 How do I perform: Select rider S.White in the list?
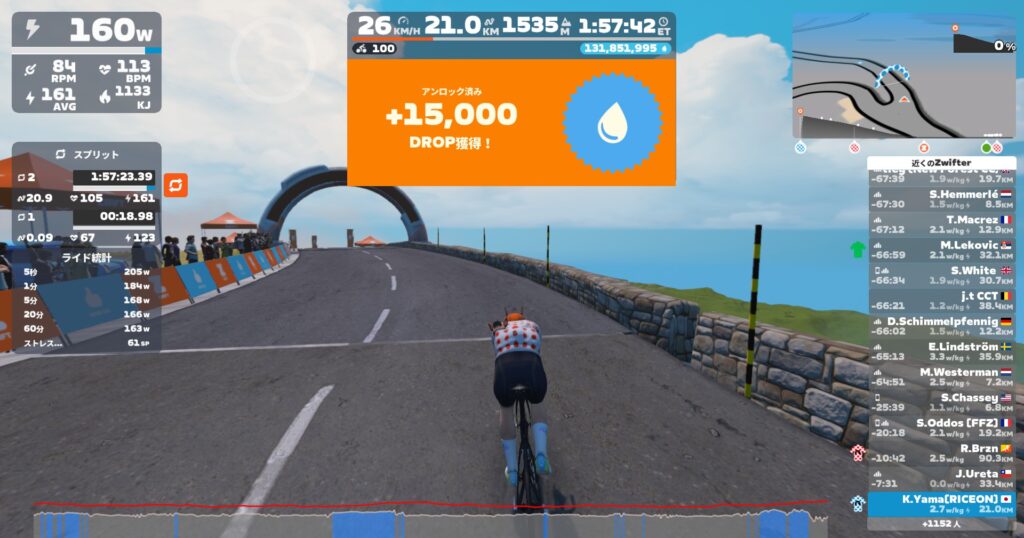tap(941, 275)
